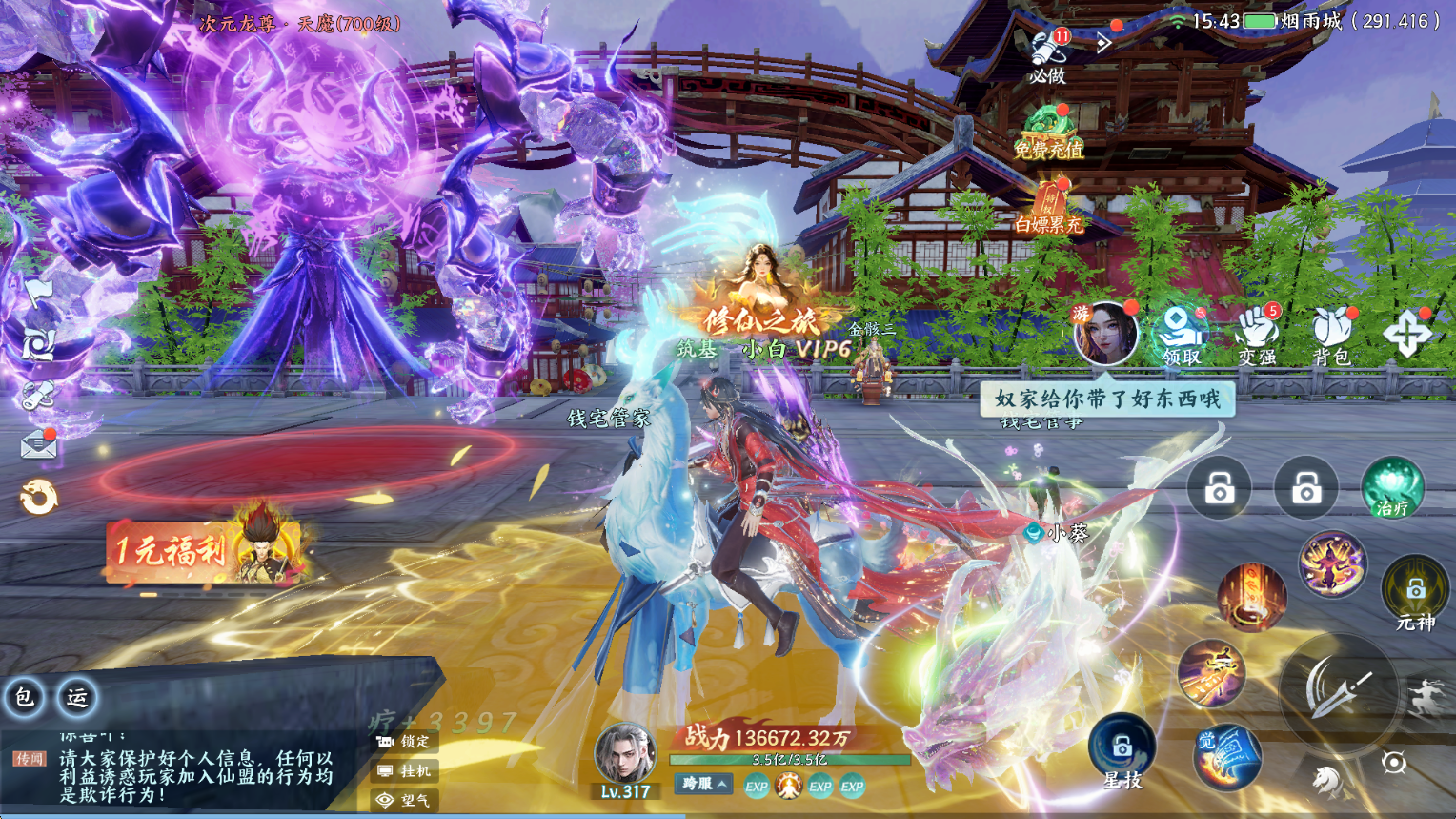This screenshot has width=1456, height=819.
Task: Click the 包 round button
Action: coord(24,697)
